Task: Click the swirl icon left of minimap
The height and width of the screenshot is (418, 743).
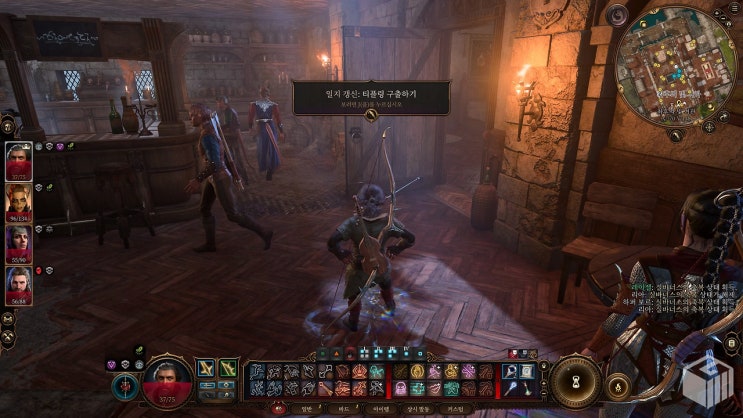Action: pos(618,15)
